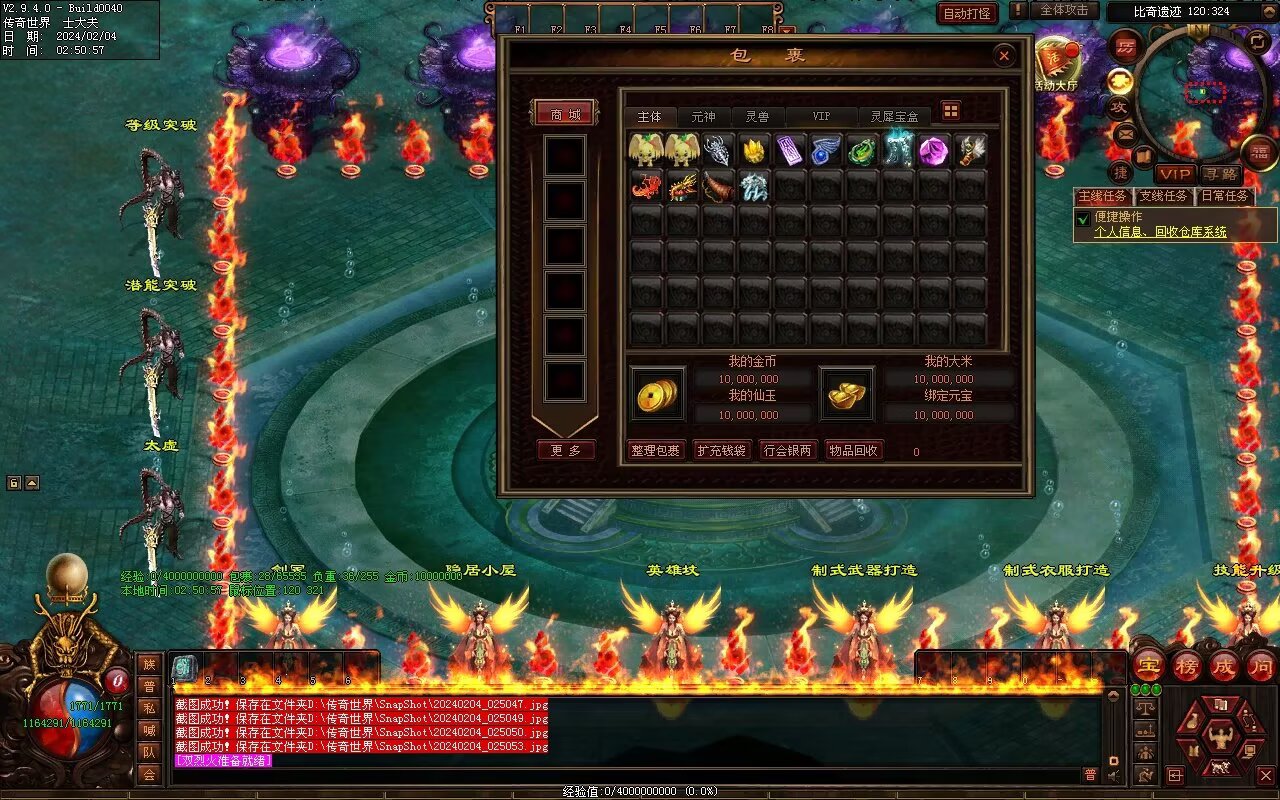
Task: Click the 行会银两 guild silver button
Action: coord(787,451)
